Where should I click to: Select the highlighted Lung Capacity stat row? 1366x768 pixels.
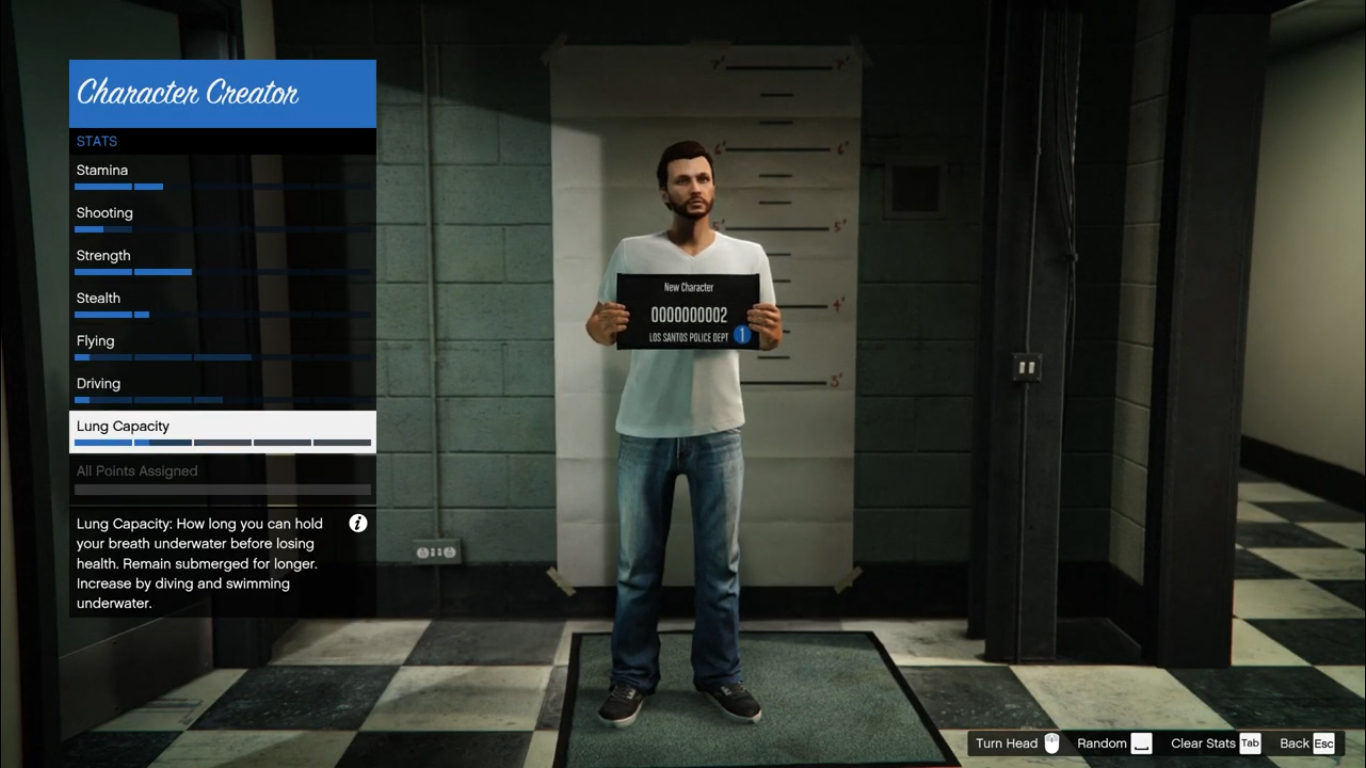(222, 431)
